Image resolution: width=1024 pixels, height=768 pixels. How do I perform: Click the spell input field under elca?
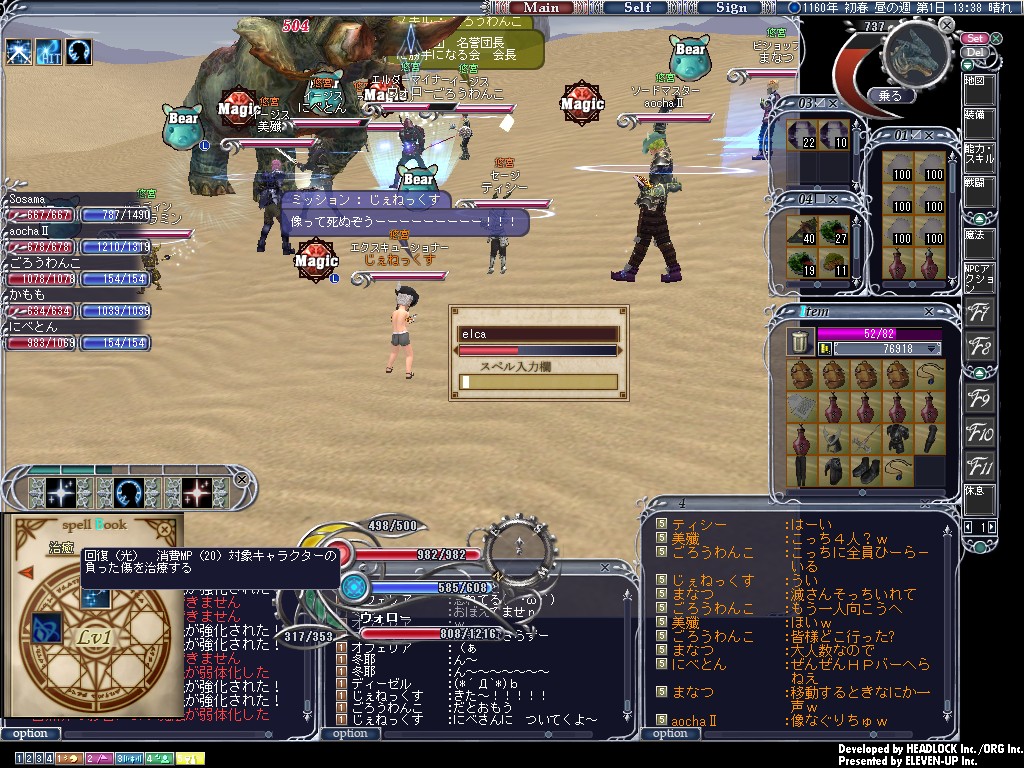538,382
